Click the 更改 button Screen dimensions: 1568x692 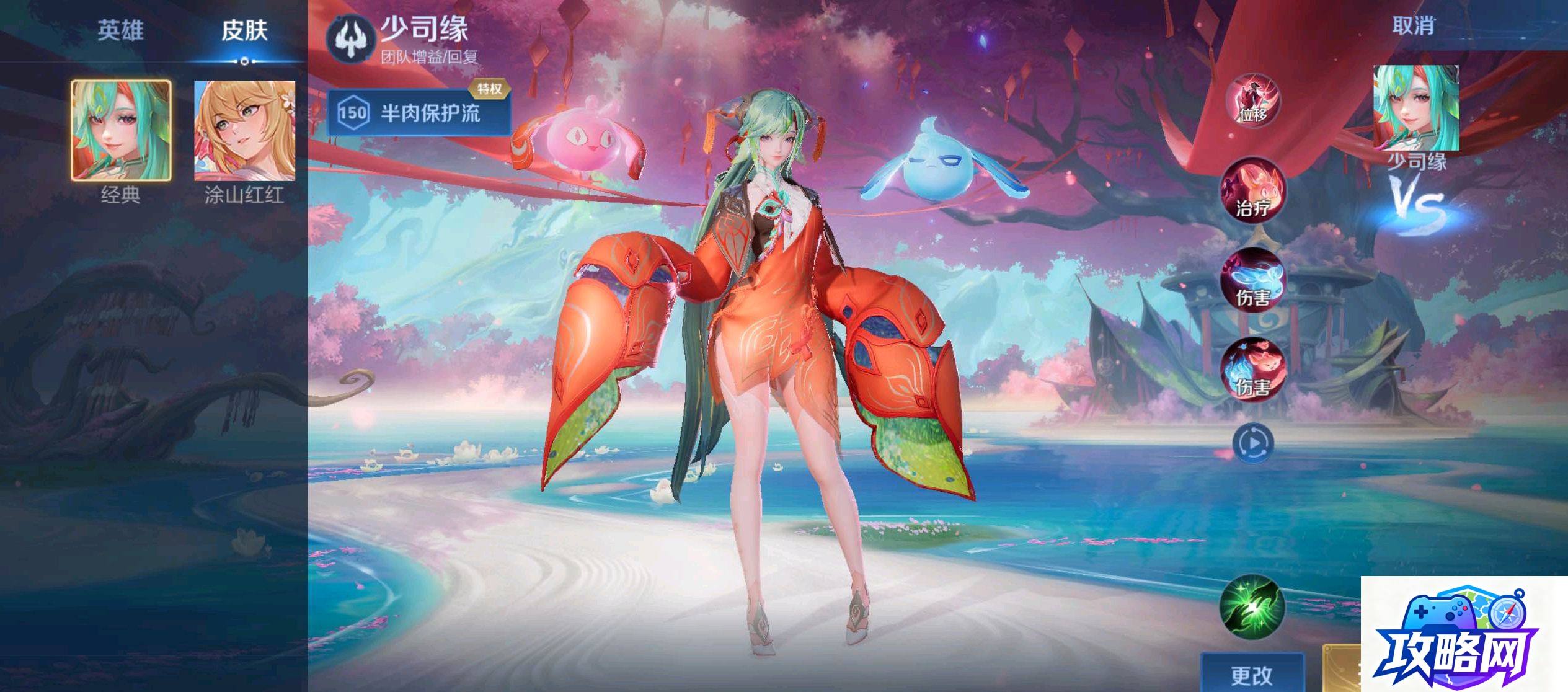[1252, 675]
